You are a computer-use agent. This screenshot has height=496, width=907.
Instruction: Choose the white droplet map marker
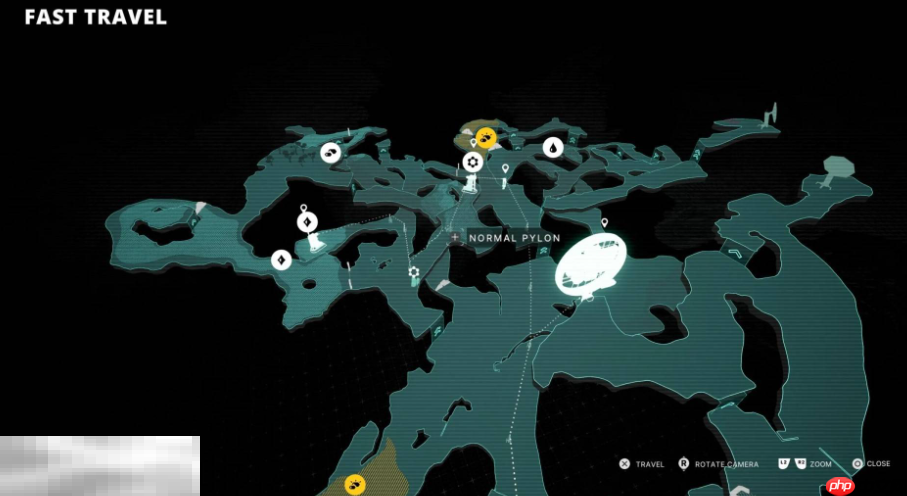click(x=552, y=148)
